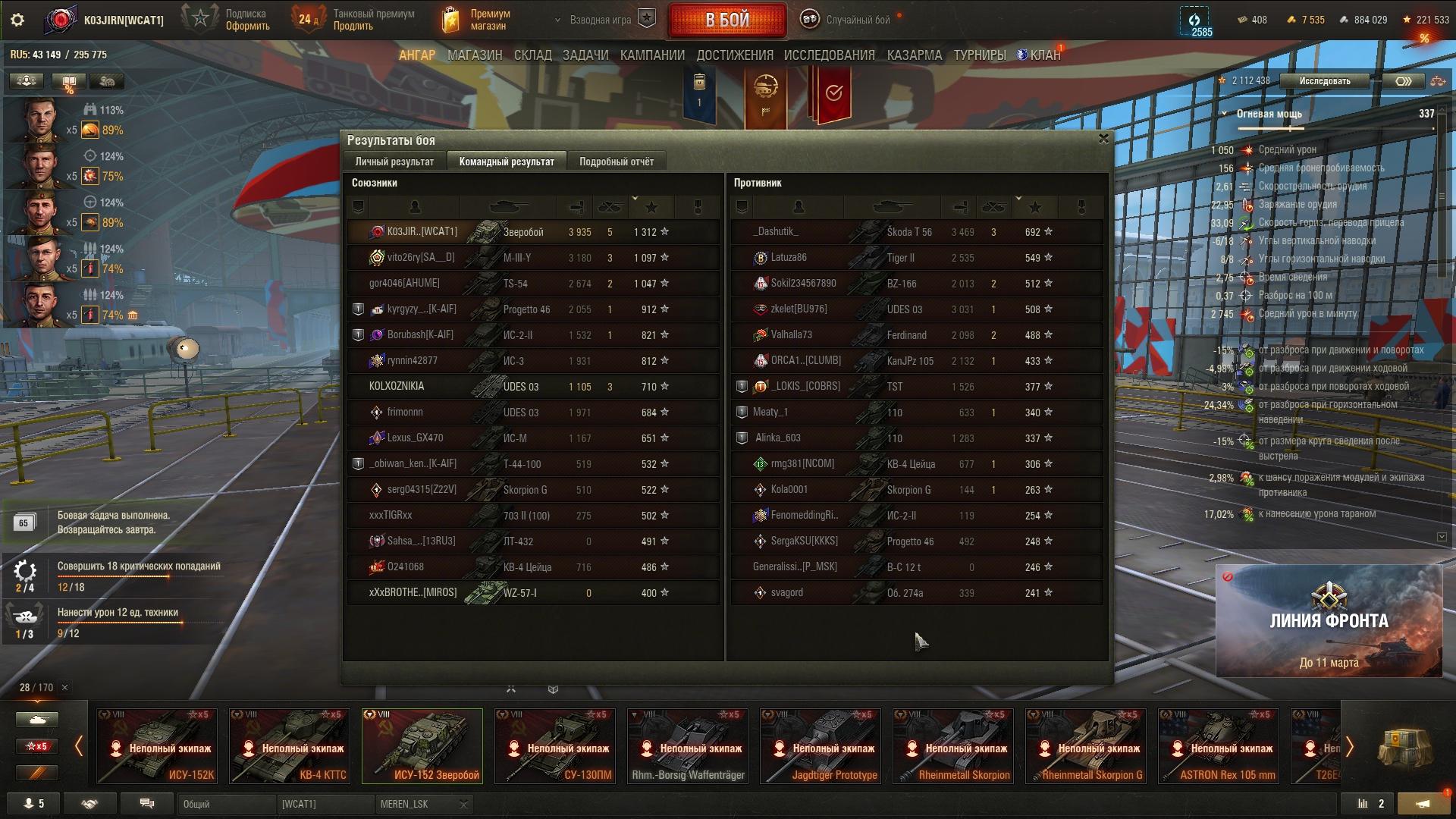The width and height of the screenshot is (1456, 819).
Task: Select the ИСУ-152К tank in carousel
Action: tap(157, 745)
